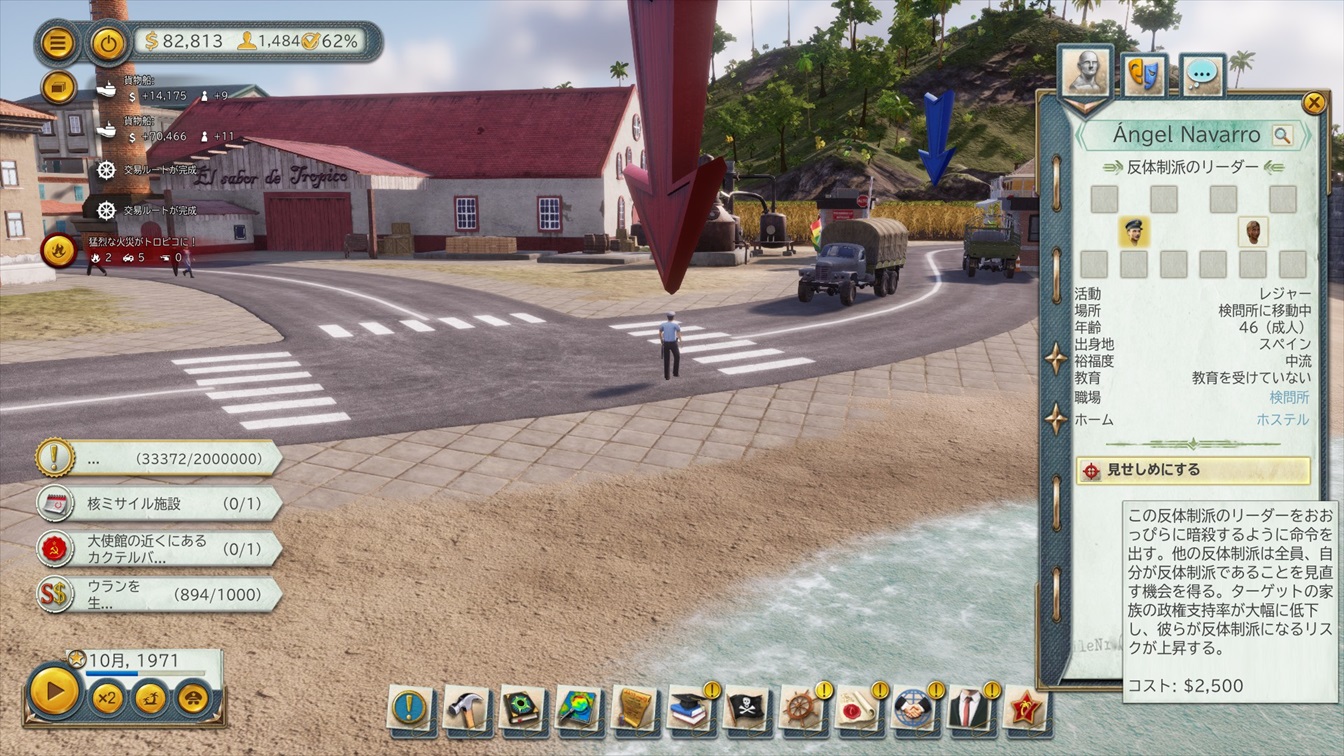Click the El Presidente hat and sunglasses button

tap(193, 697)
